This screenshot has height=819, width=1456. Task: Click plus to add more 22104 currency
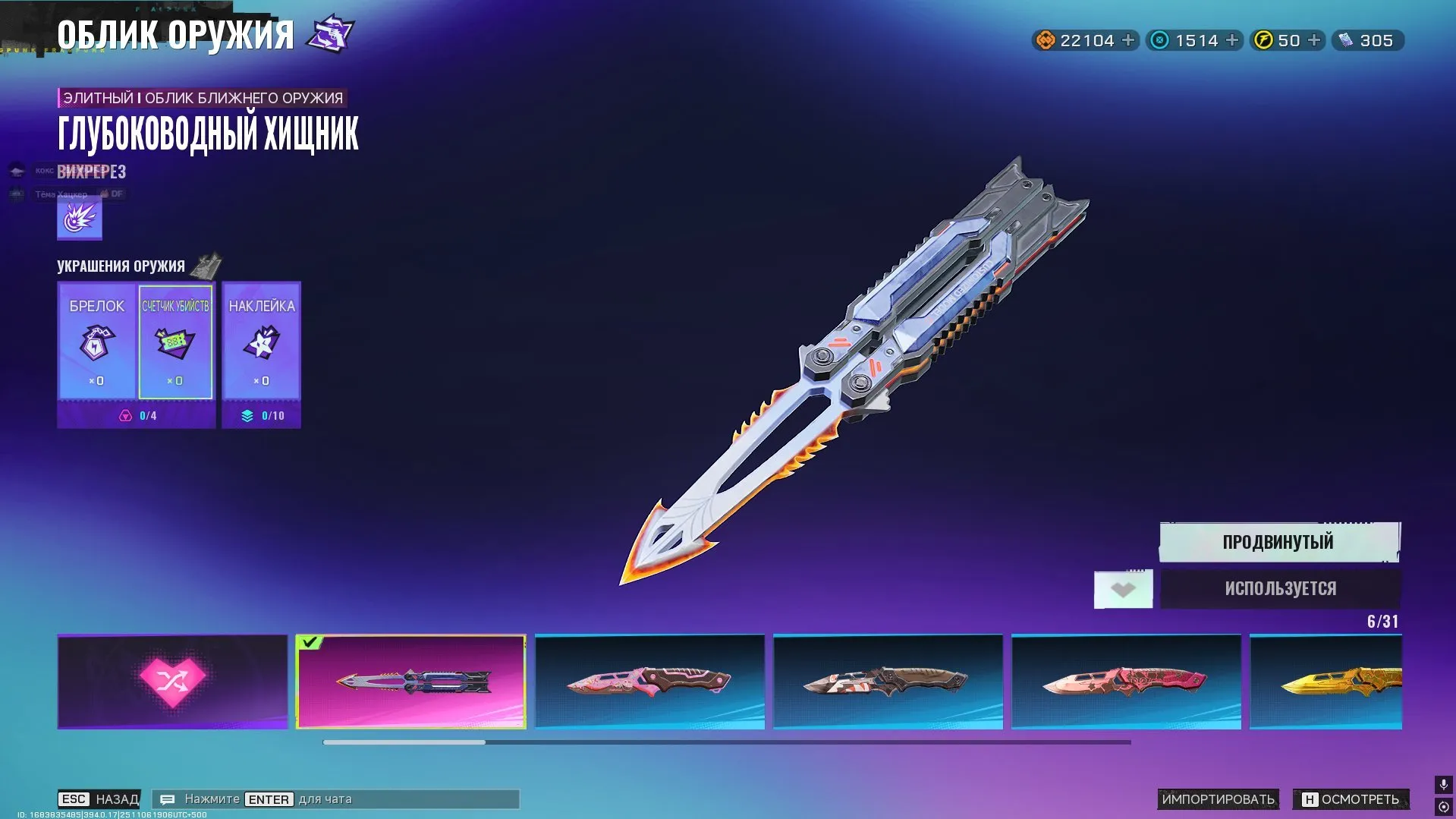(1125, 40)
